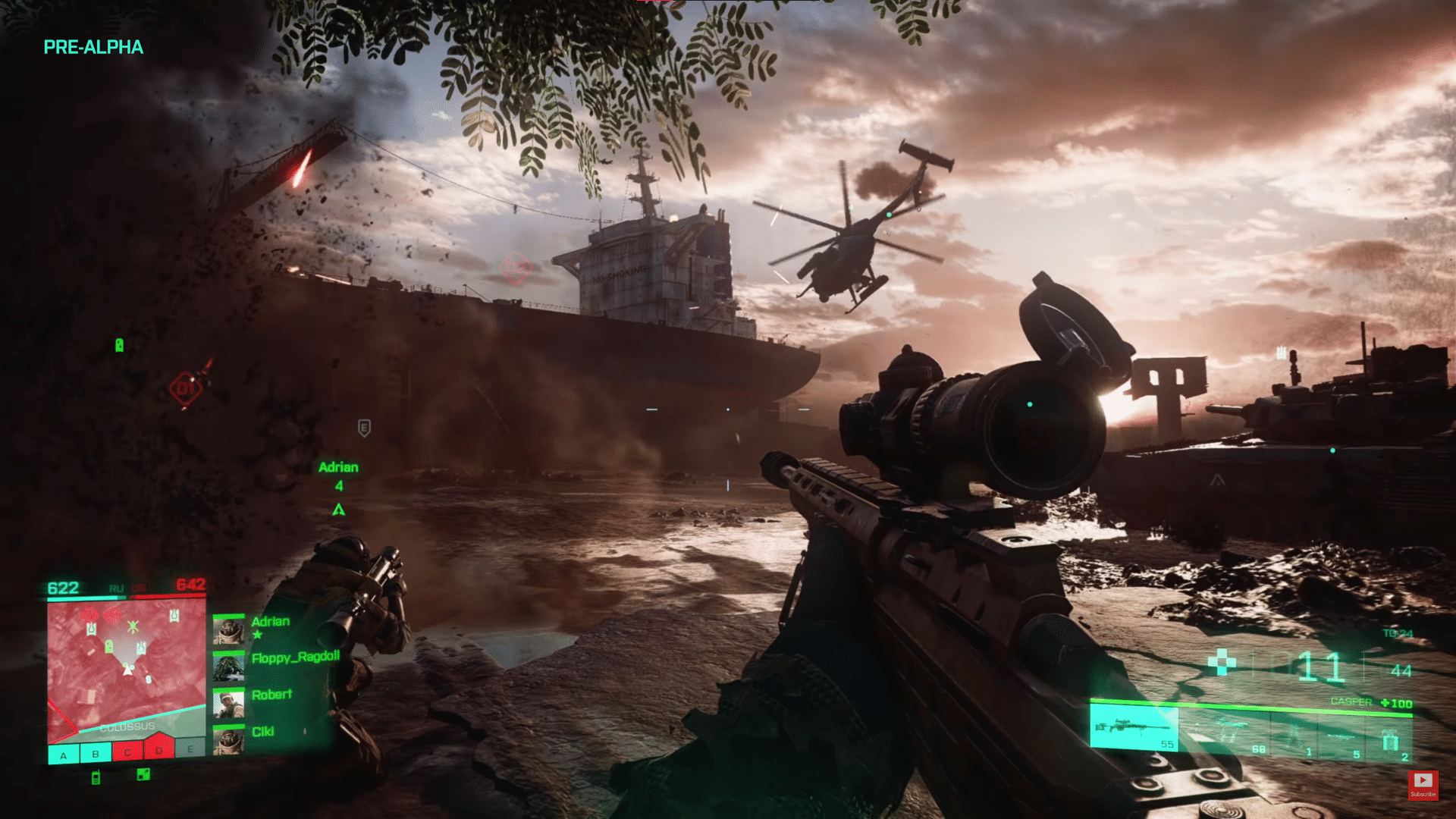
Task: Select squad leader Adrian's portrait
Action: [228, 630]
